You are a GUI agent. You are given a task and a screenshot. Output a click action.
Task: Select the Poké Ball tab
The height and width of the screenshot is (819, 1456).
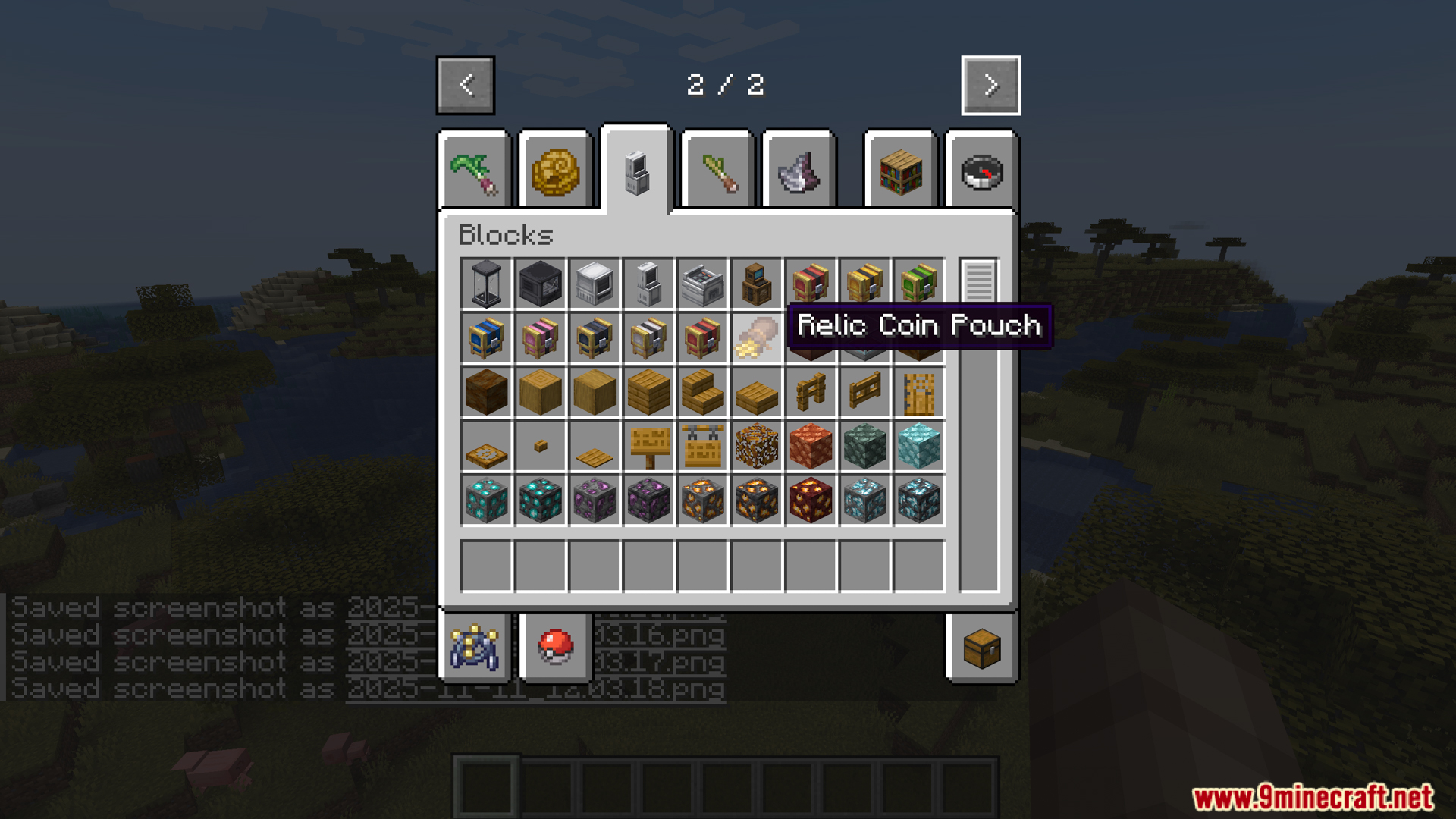[555, 648]
